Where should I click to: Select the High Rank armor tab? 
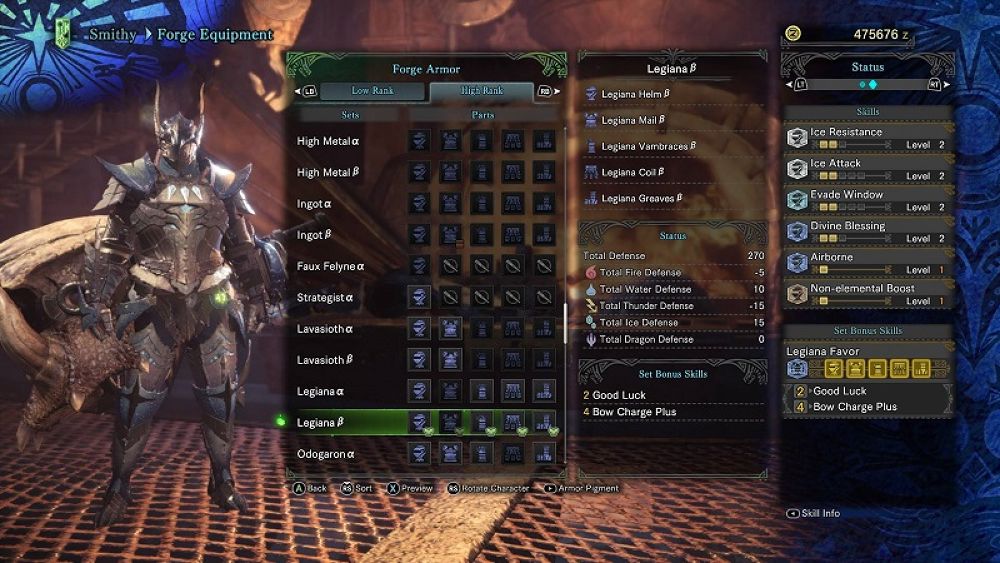click(x=482, y=91)
